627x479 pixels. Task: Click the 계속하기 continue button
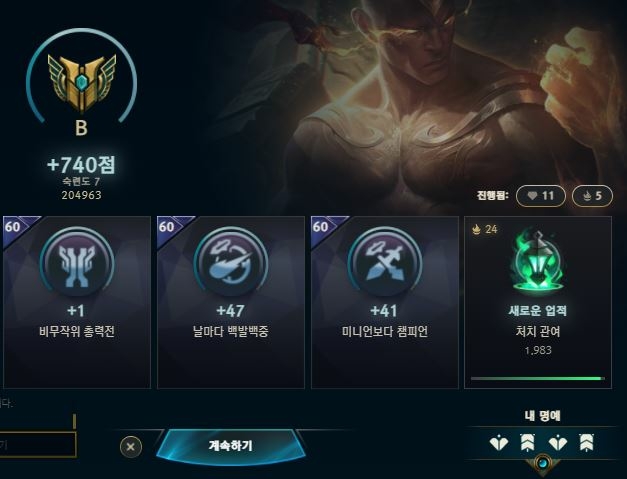230,445
